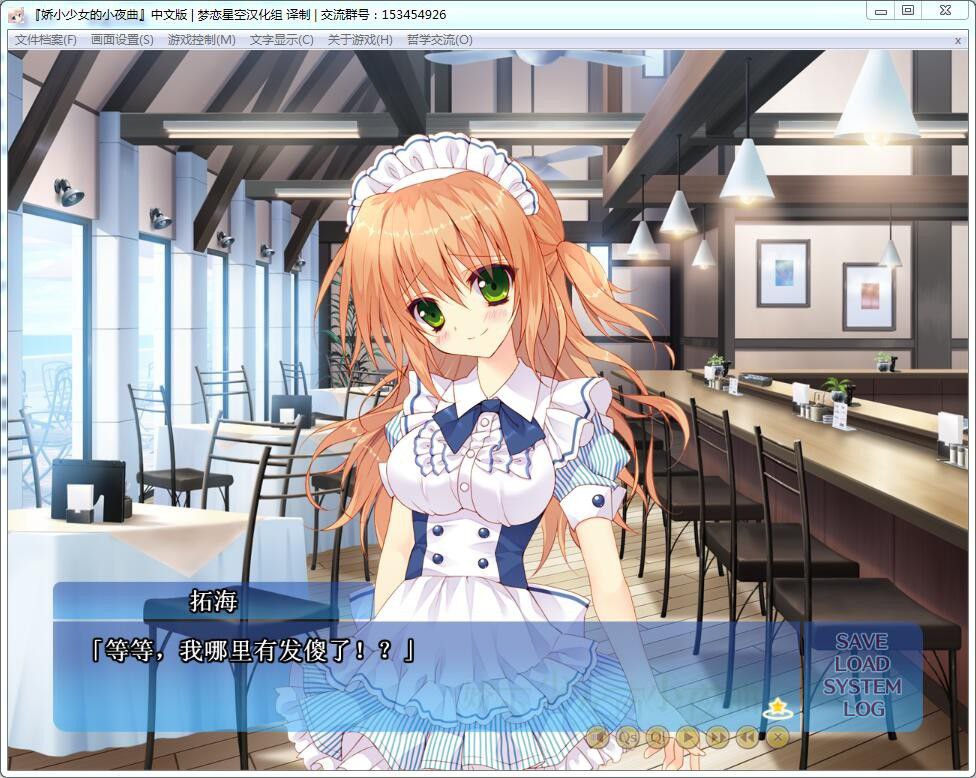Click the SAVE button
Image resolution: width=976 pixels, height=778 pixels.
click(x=862, y=641)
